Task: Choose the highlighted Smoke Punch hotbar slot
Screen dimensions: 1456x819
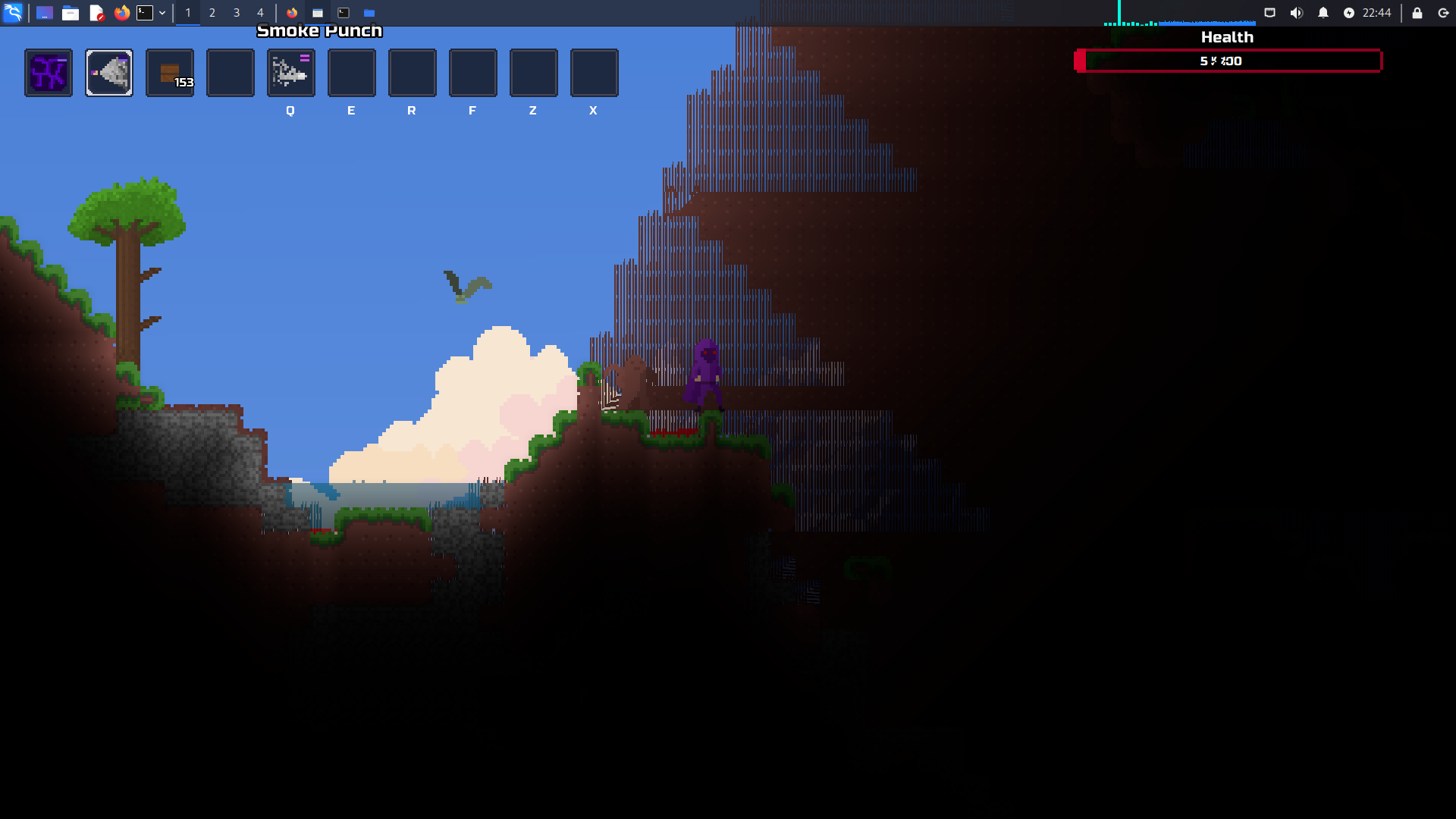Action: pyautogui.click(x=109, y=73)
